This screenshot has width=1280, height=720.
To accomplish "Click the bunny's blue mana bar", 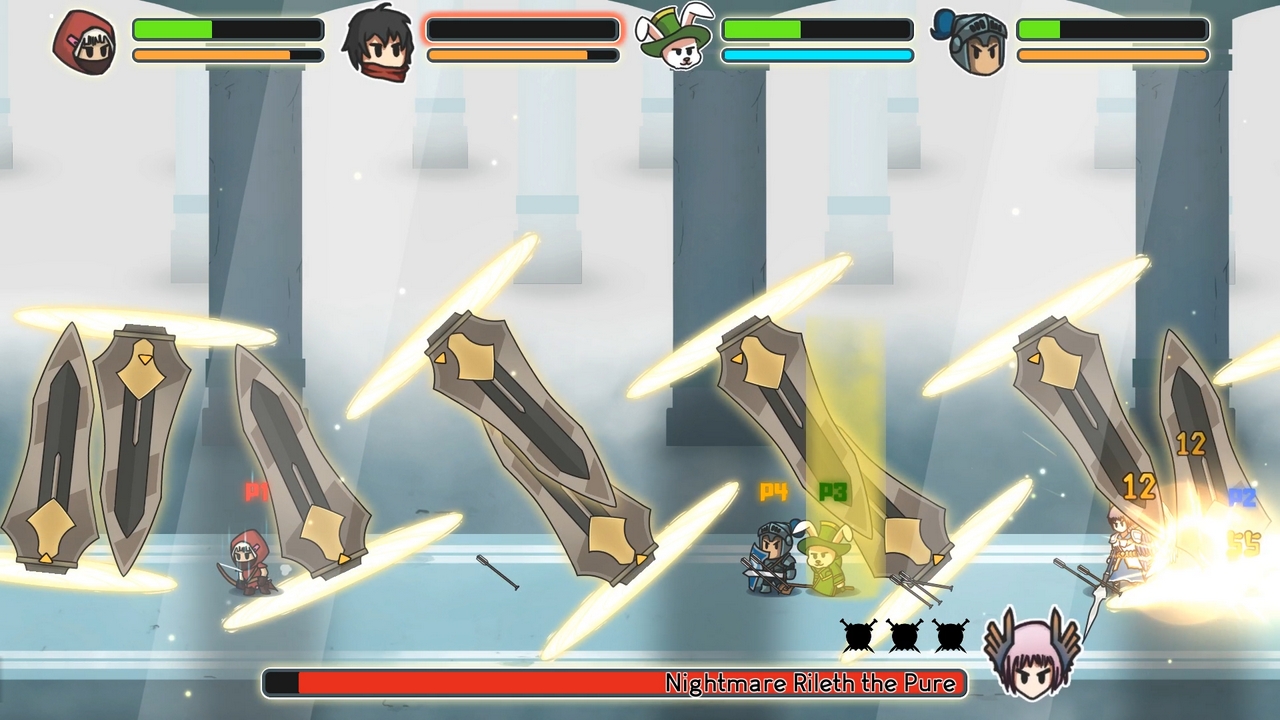I will pyautogui.click(x=818, y=54).
